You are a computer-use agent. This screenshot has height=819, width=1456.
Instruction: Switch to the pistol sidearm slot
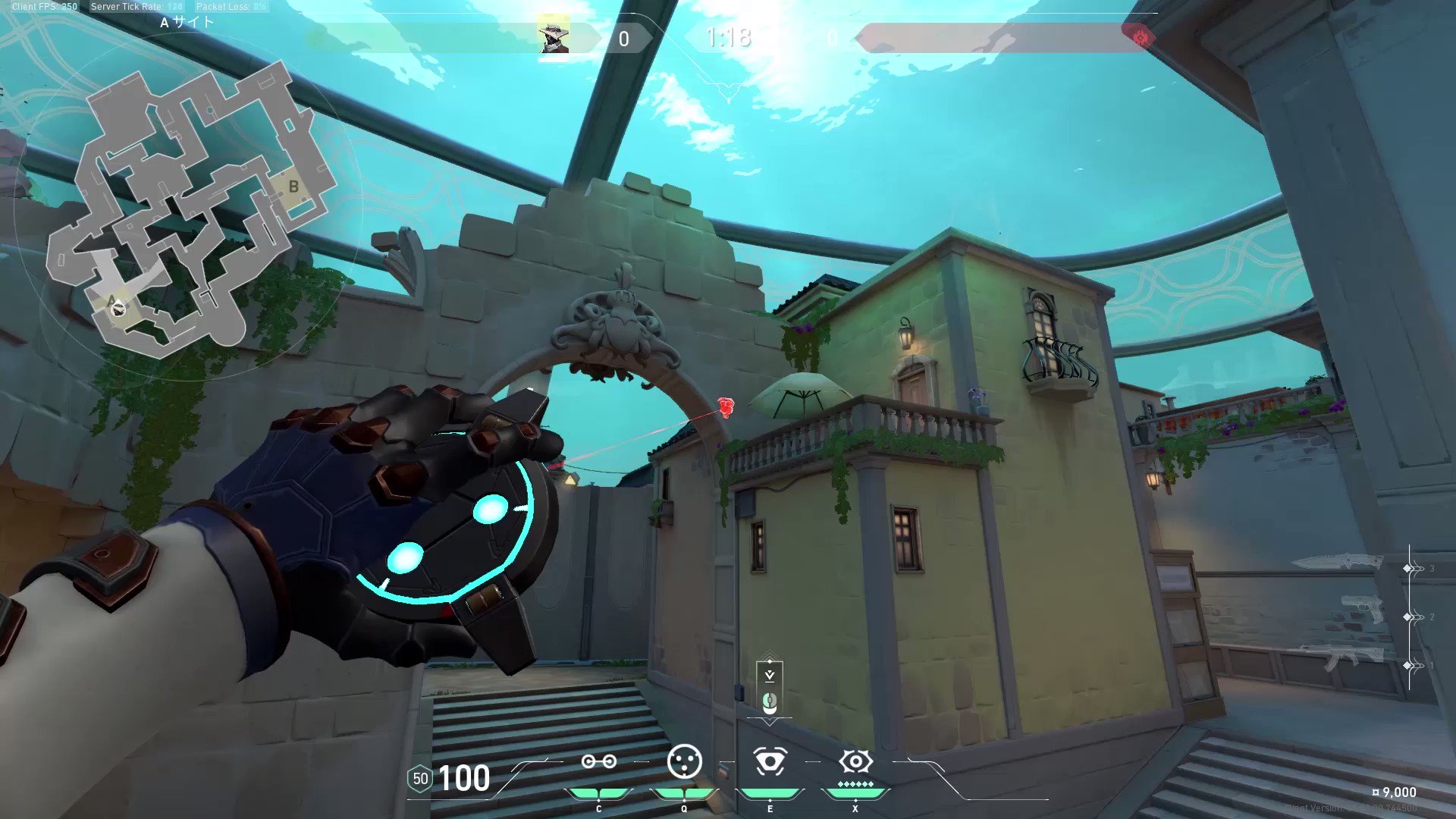1362,609
